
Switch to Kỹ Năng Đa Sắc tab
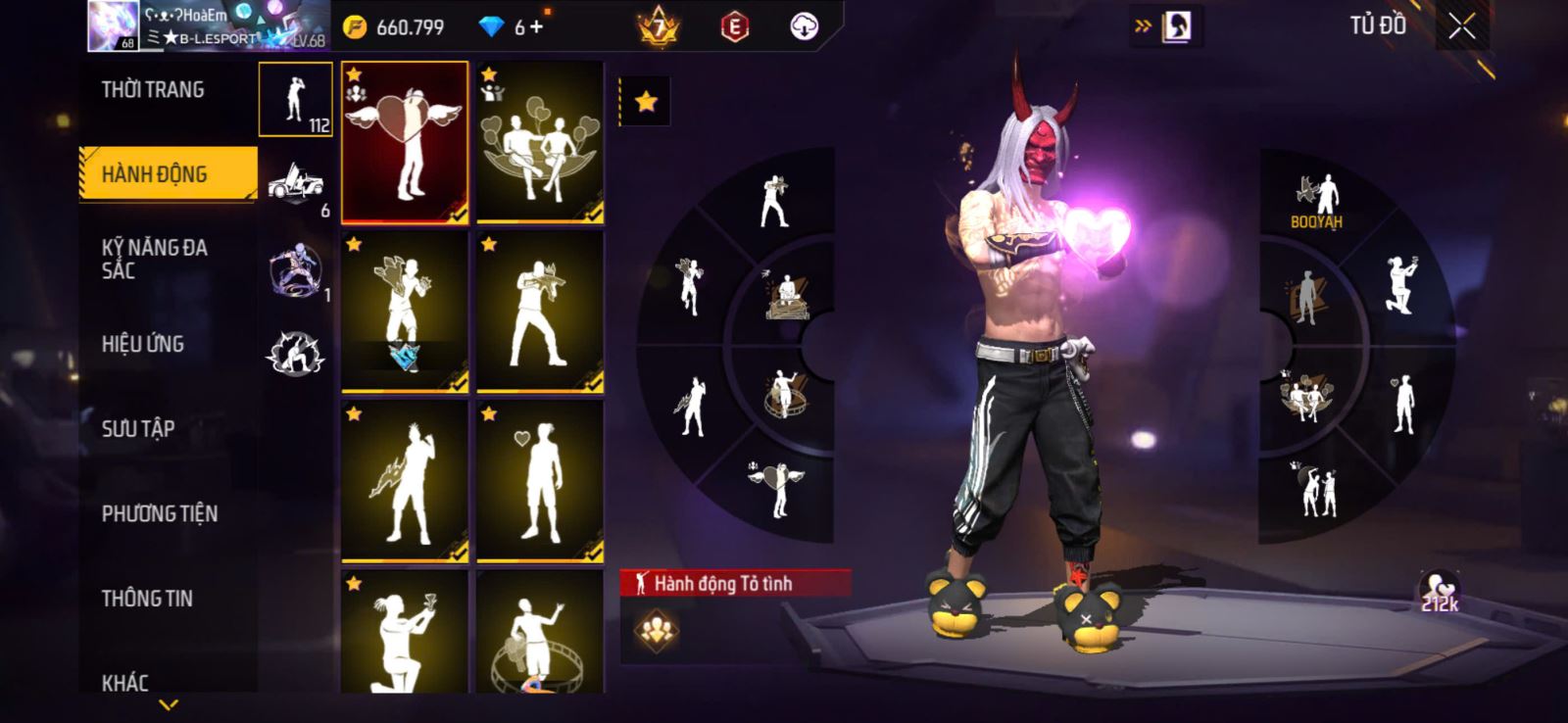coord(155,260)
